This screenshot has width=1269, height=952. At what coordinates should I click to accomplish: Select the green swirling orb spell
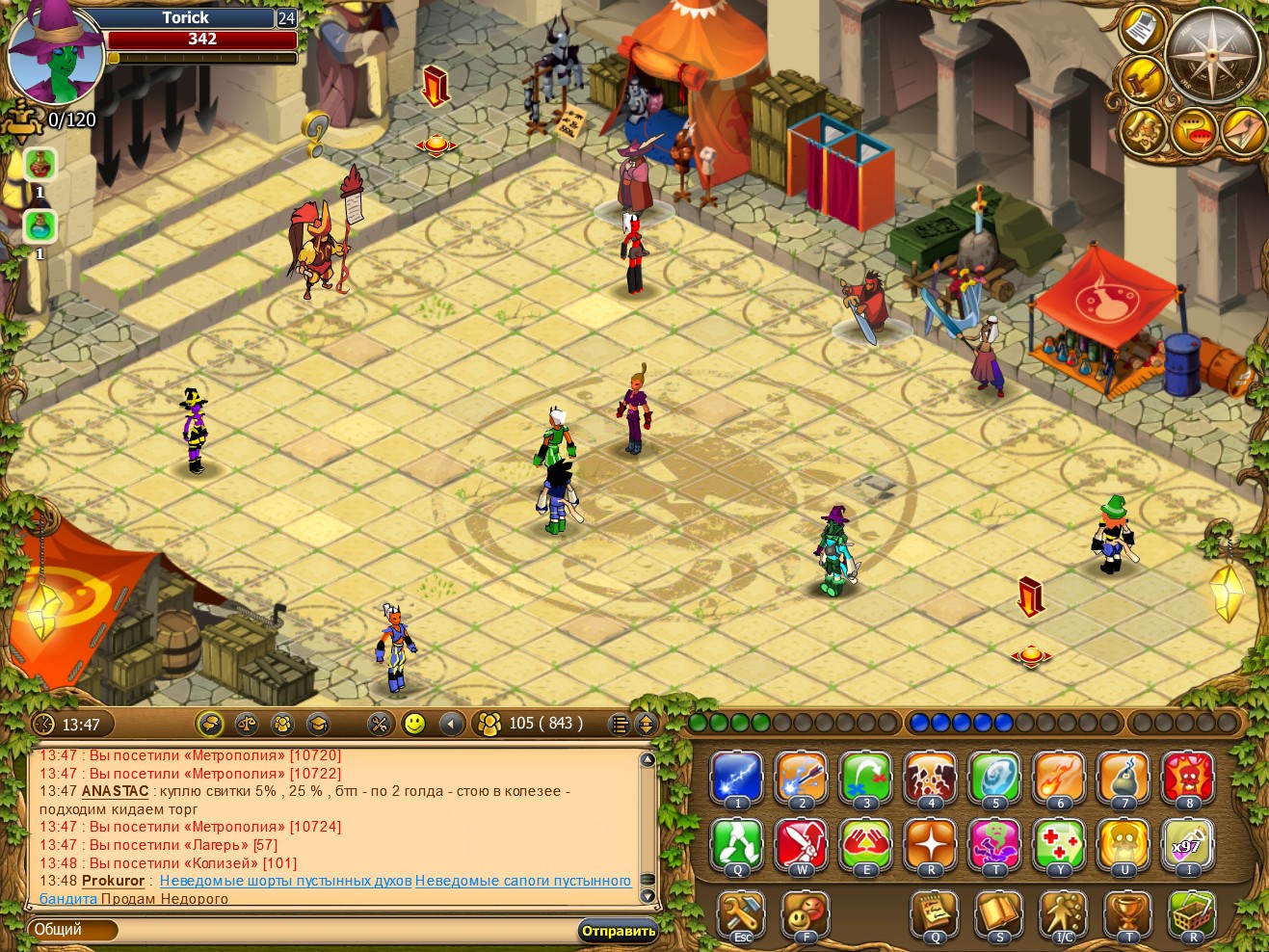pyautogui.click(x=994, y=777)
